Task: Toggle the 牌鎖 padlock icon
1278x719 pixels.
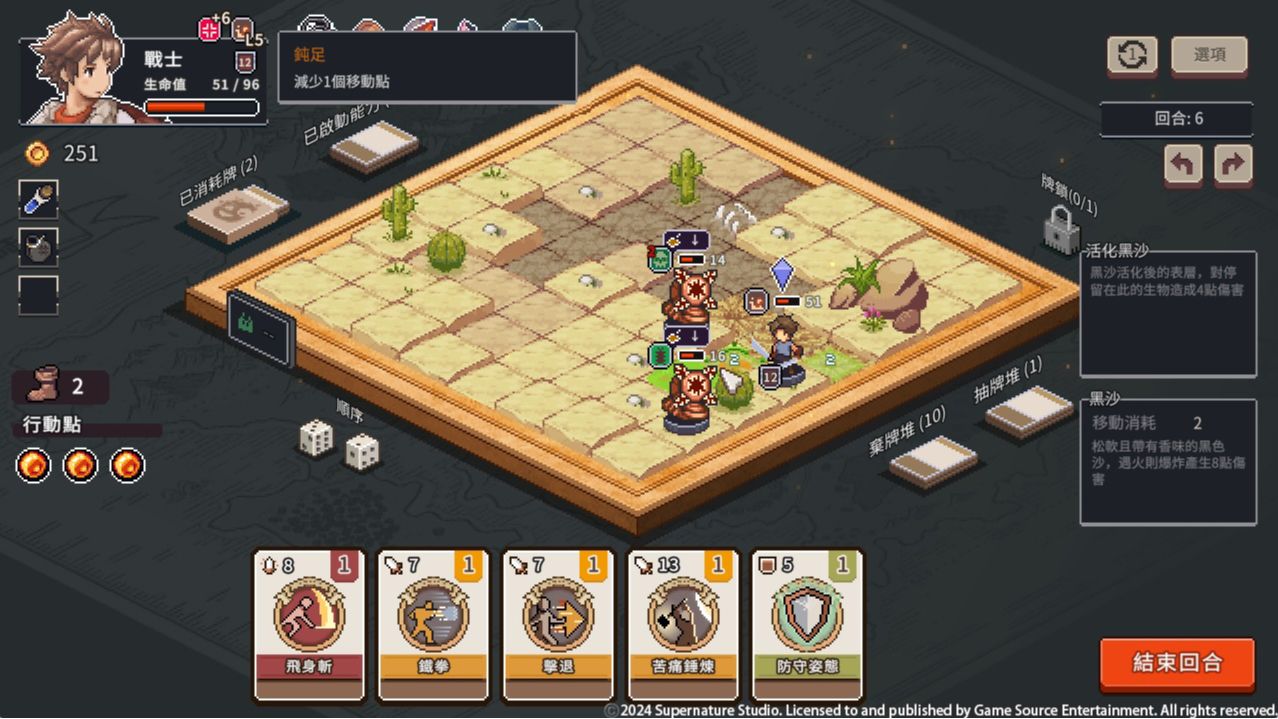Action: pos(1062,230)
